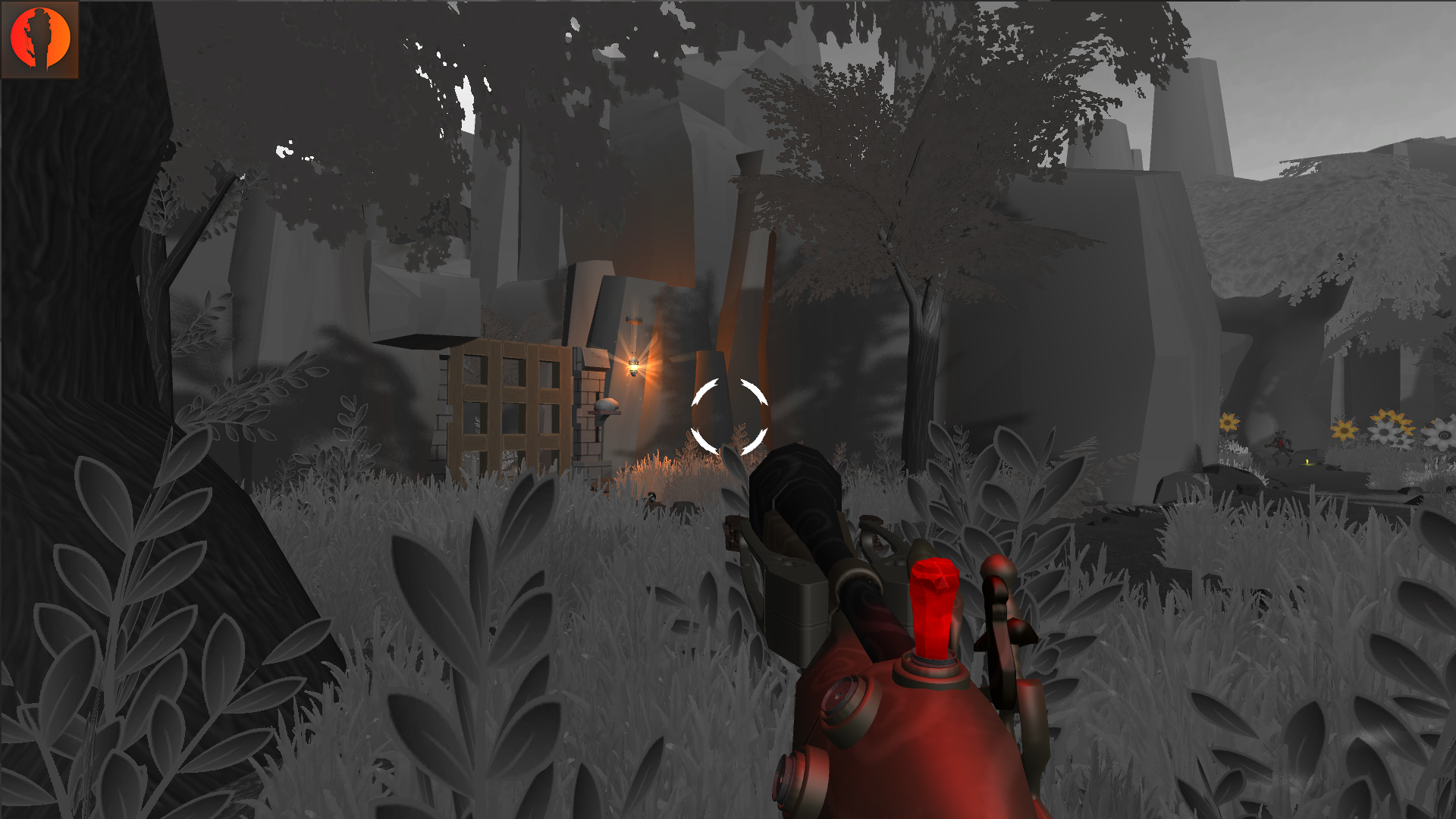Click the small yellow glowing pickup on the ground

tap(1307, 462)
